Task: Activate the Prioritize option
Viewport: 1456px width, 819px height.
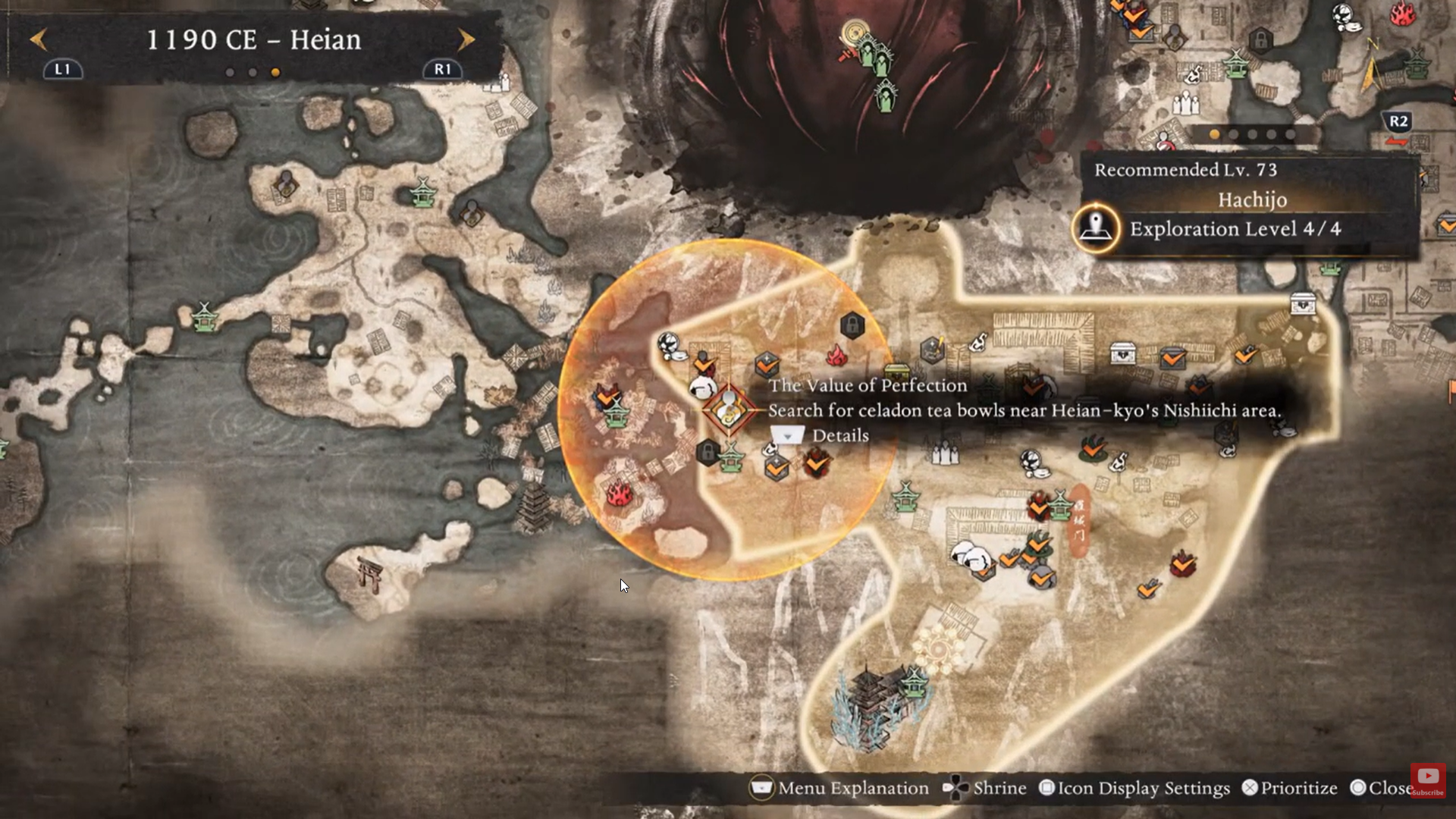Action: pos(1289,789)
